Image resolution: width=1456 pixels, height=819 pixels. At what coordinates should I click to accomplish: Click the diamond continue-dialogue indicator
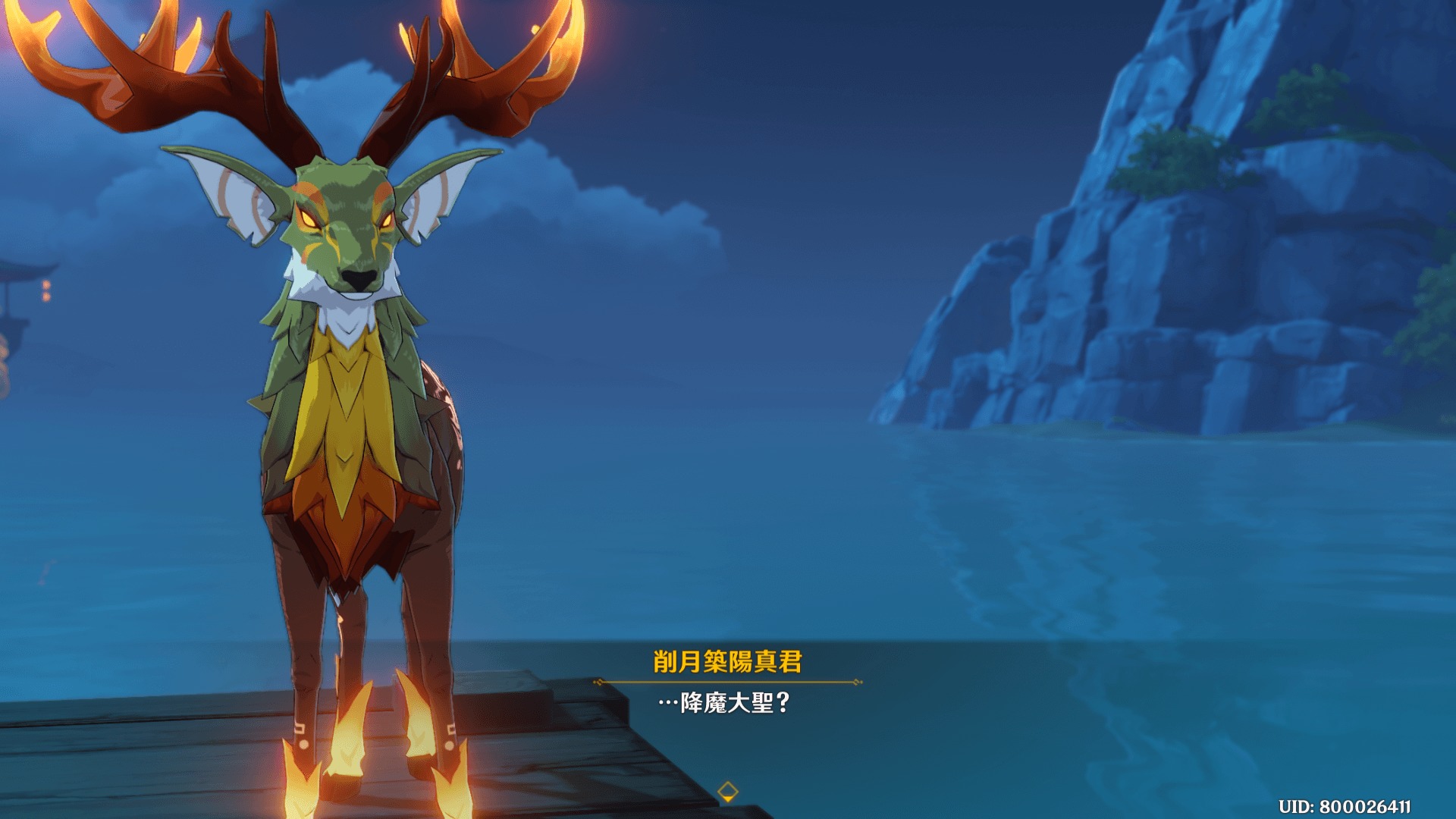[727, 792]
